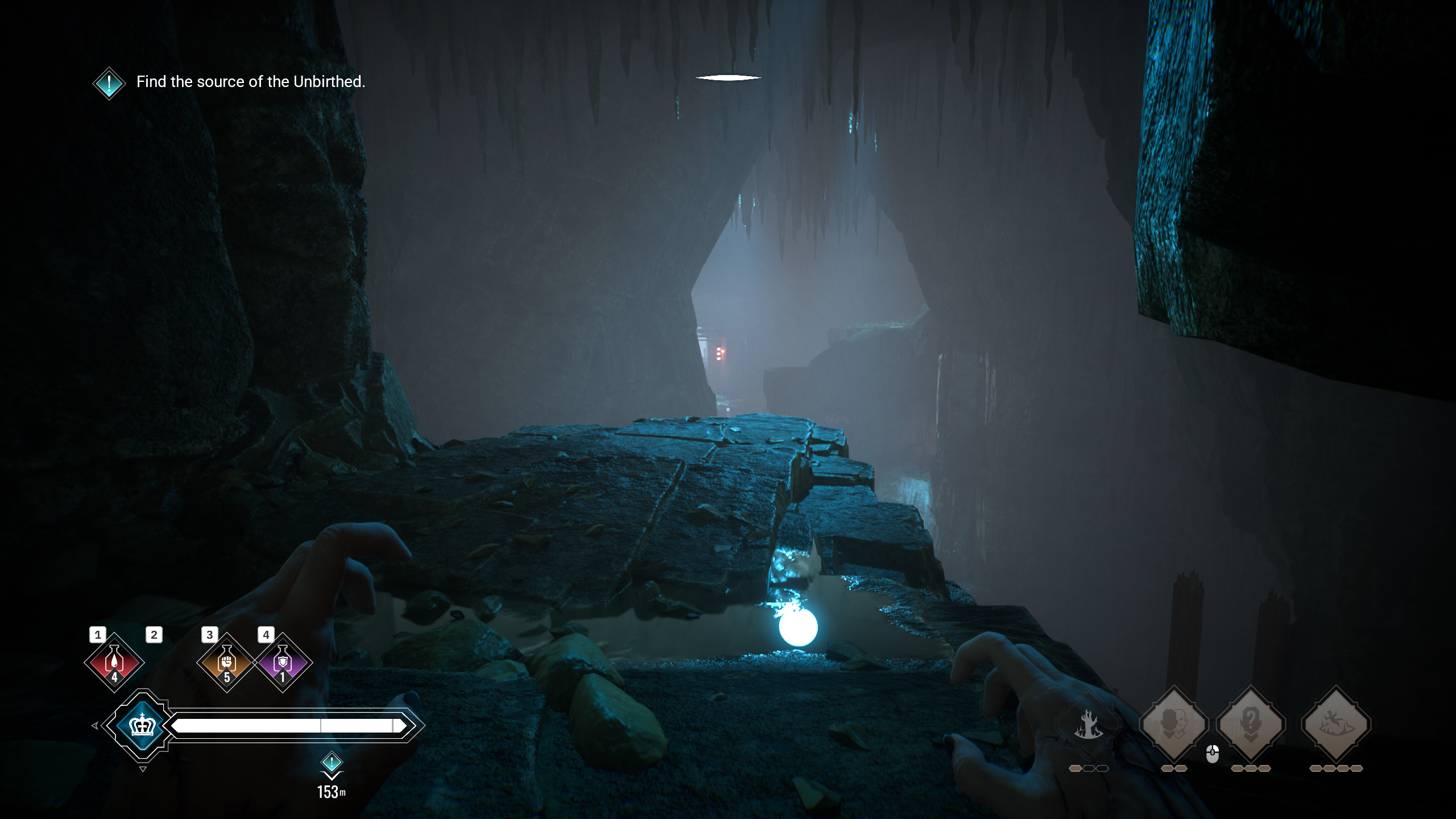Viewport: 1456px width, 819px height.
Task: Select the red blood potion slot
Action: [114, 663]
